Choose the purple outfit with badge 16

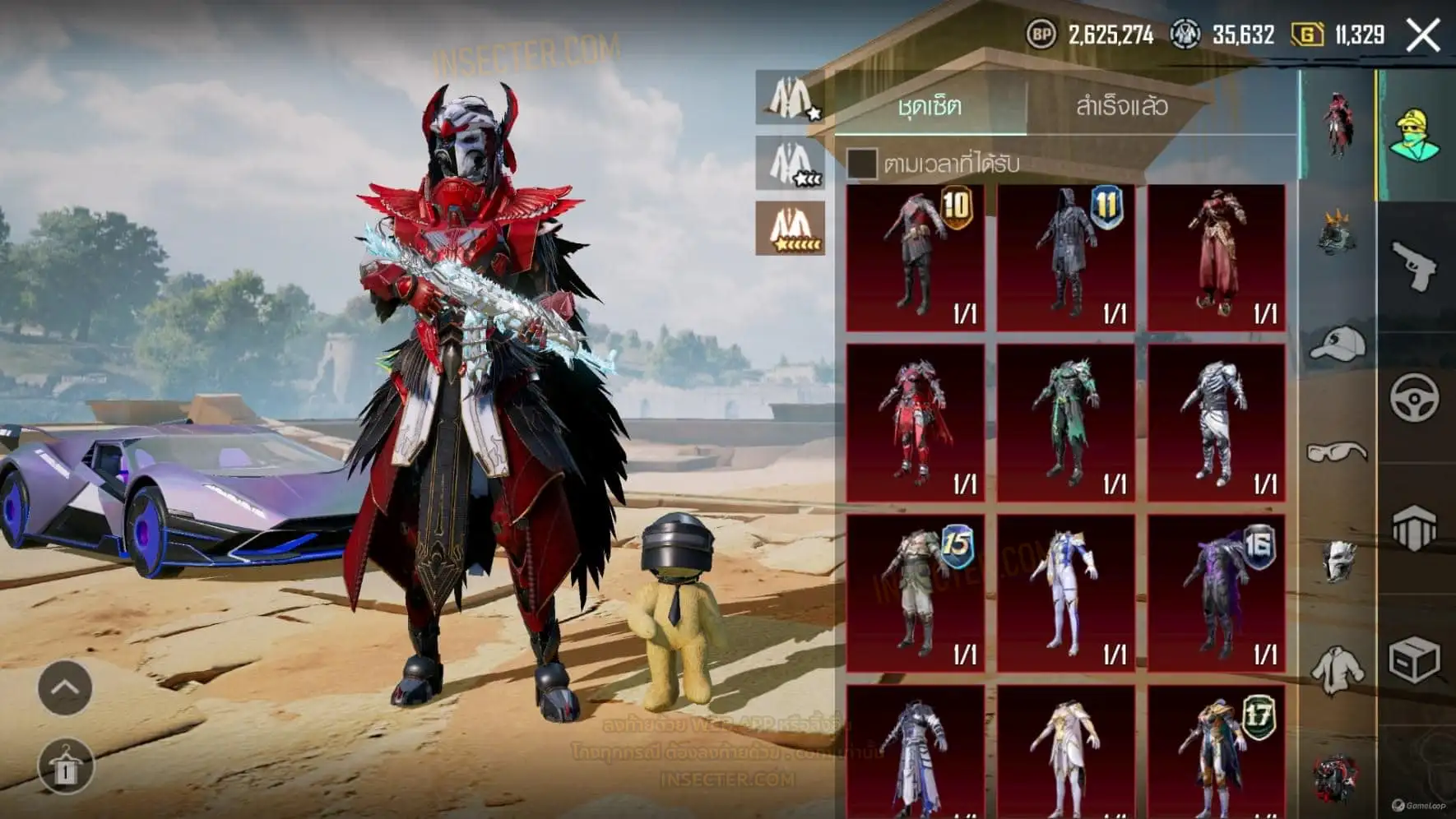point(1217,593)
